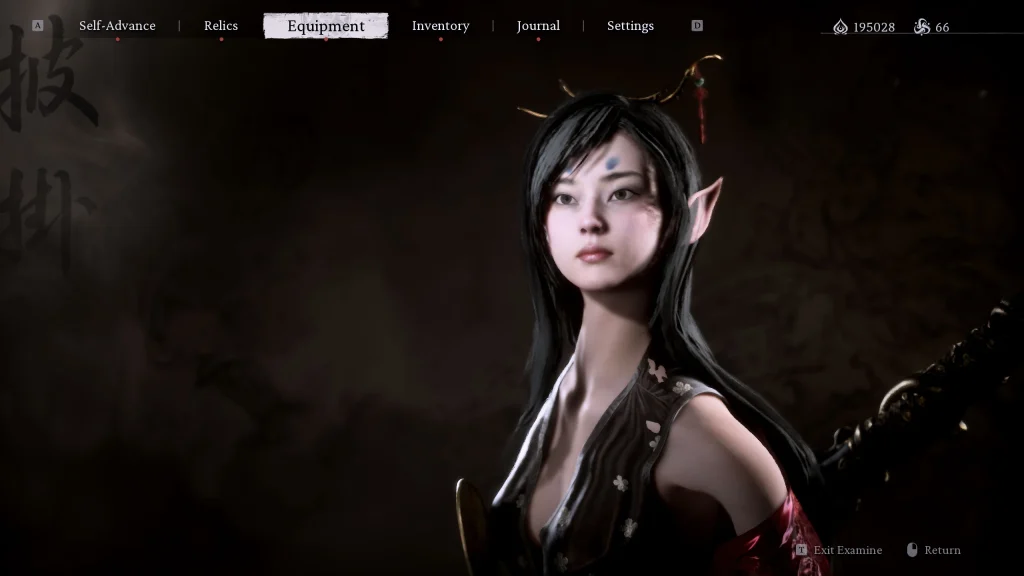The image size is (1024, 576).
Task: Open the Journal tab
Action: pos(538,26)
